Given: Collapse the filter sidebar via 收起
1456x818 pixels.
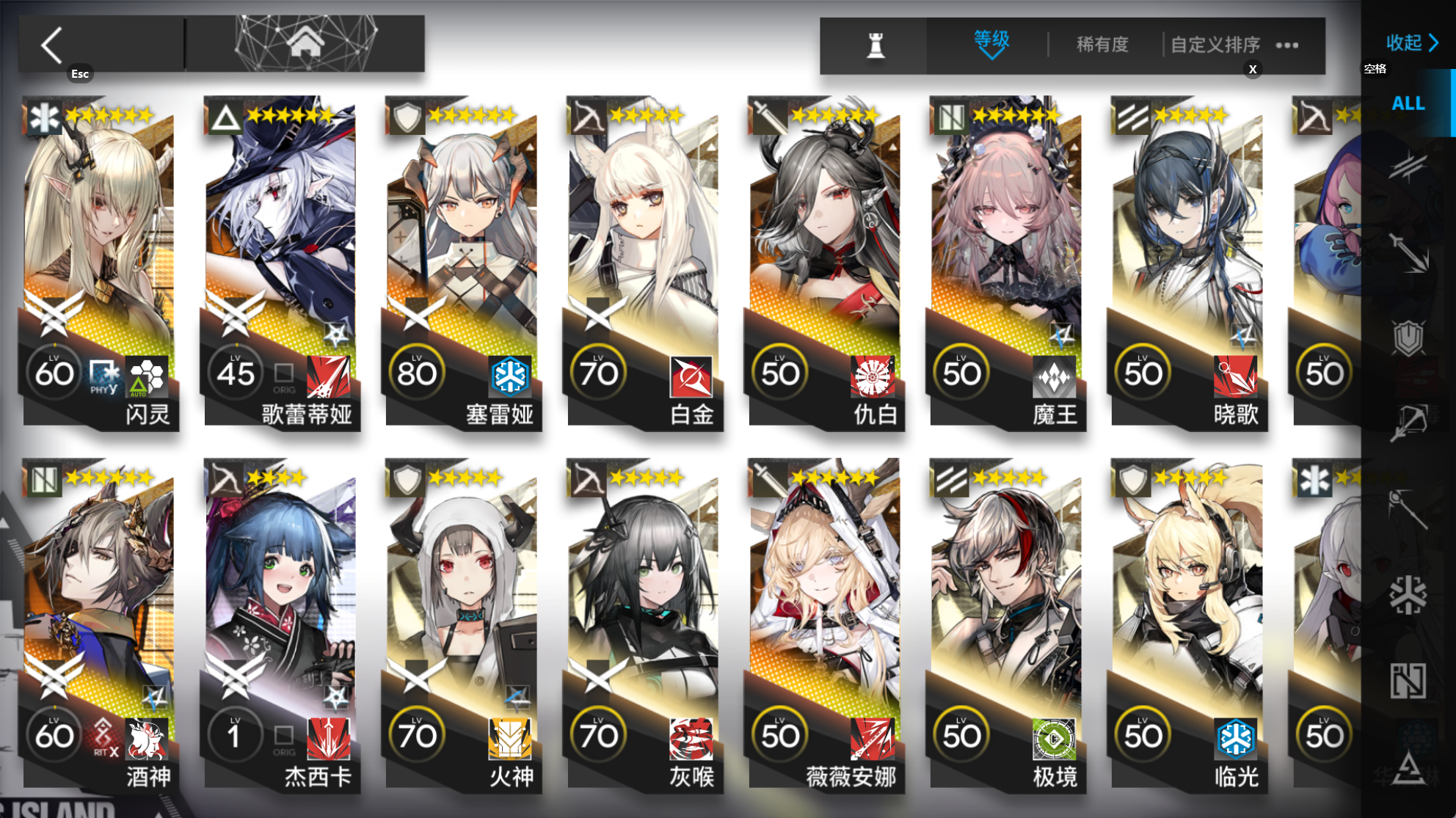Looking at the screenshot, I should [1407, 43].
